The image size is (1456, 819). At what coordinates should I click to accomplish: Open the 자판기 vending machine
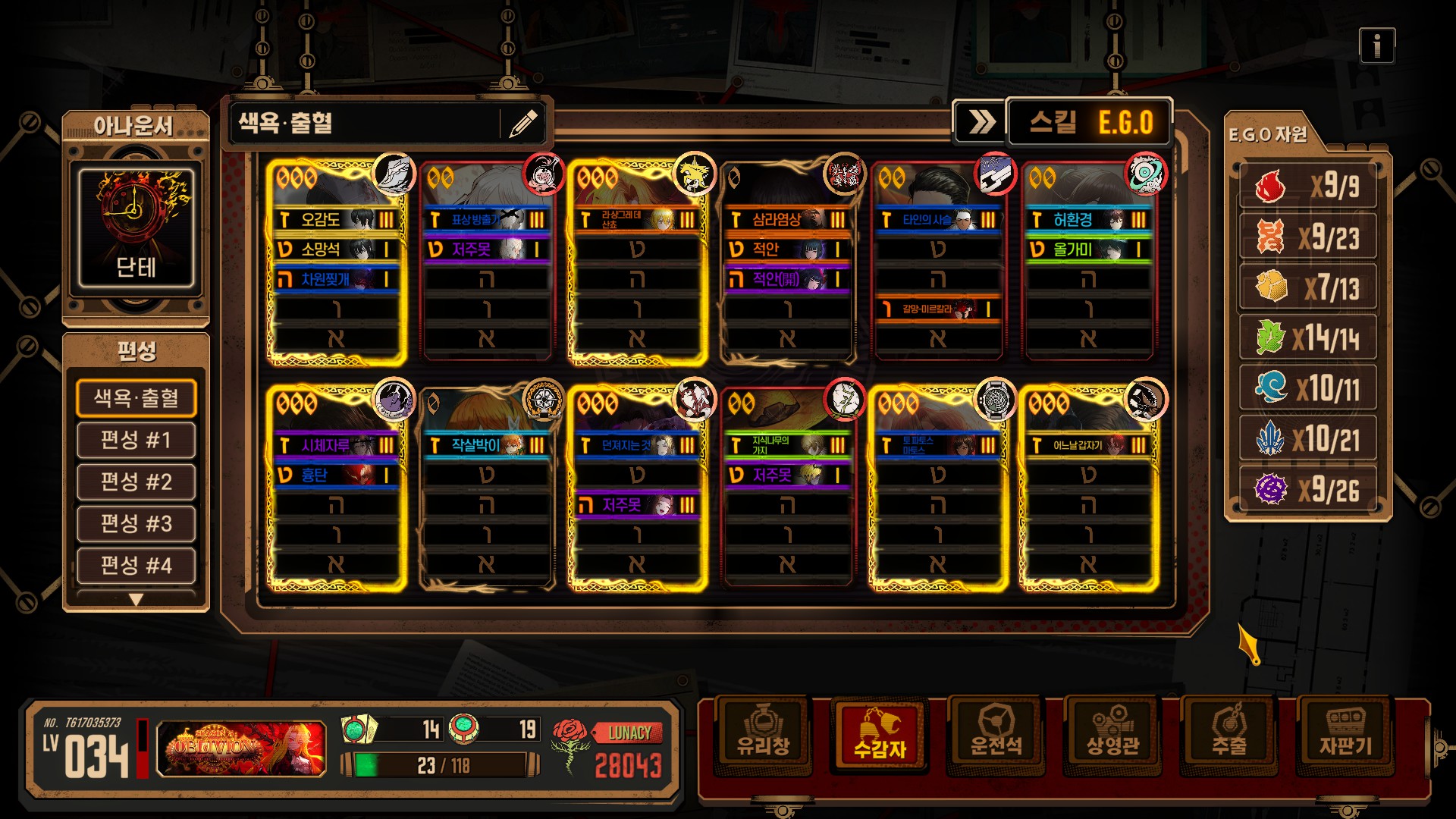coord(1345,733)
